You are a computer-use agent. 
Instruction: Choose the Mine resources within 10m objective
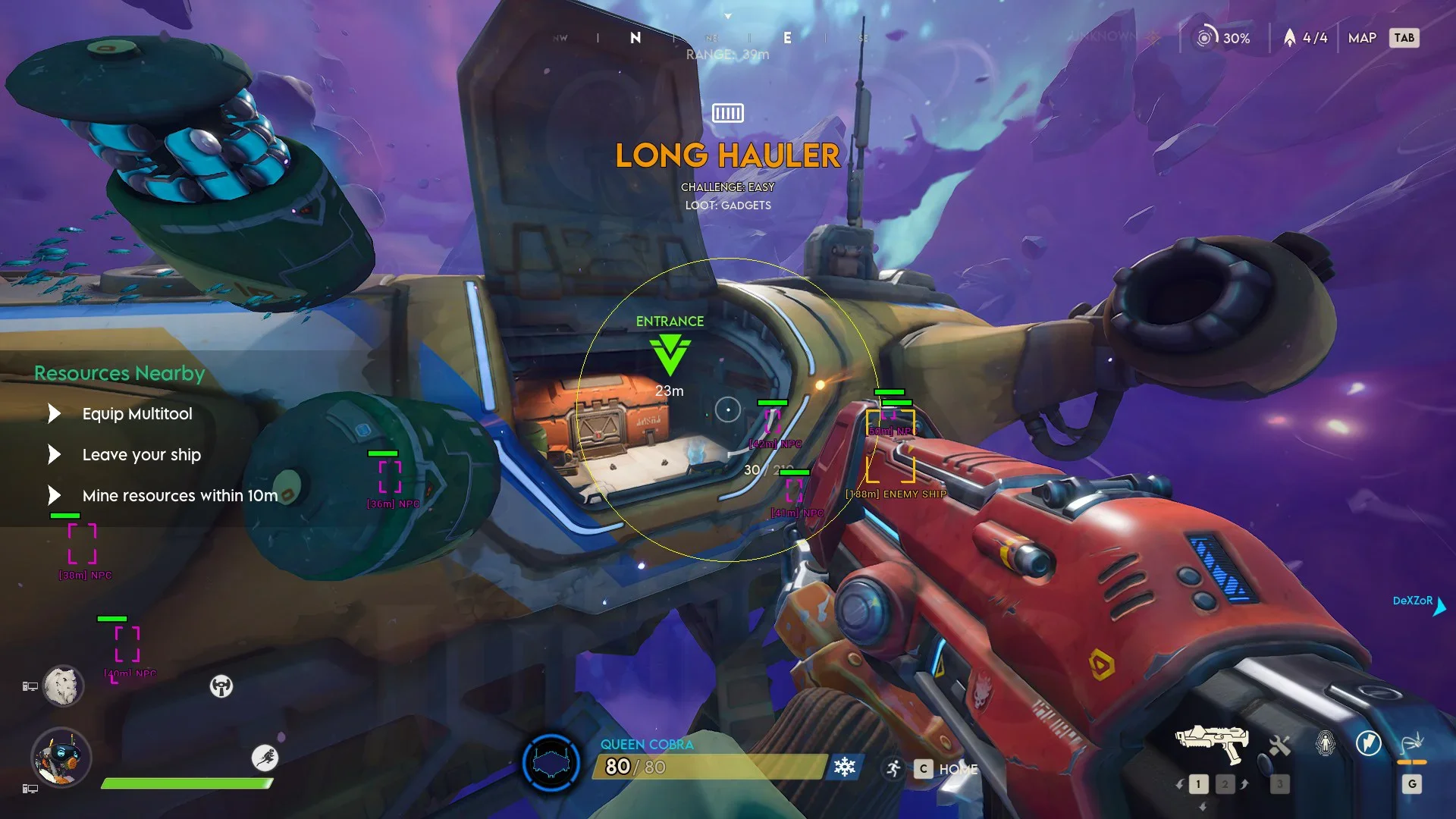(x=180, y=496)
